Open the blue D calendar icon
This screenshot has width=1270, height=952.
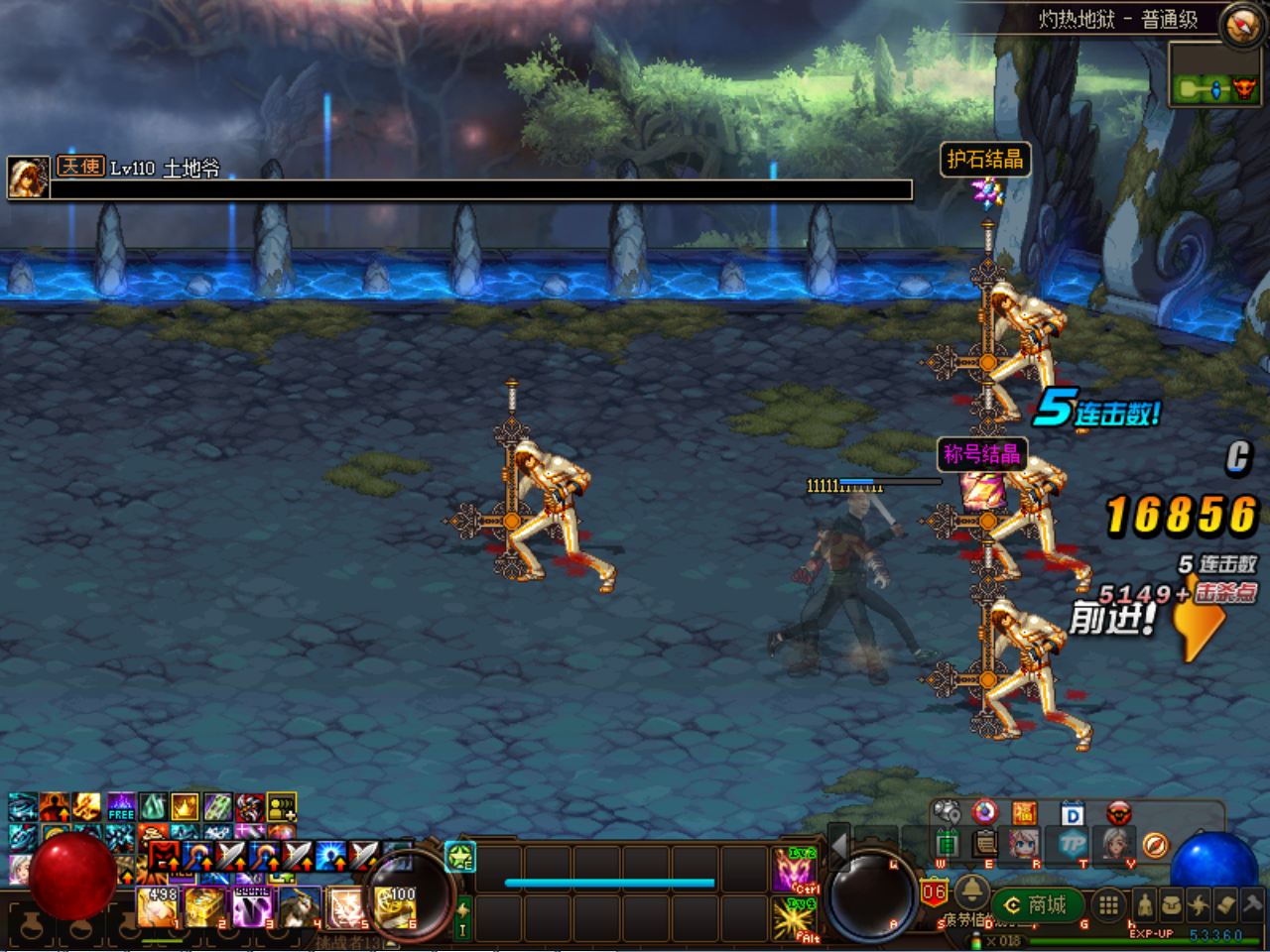click(1073, 814)
